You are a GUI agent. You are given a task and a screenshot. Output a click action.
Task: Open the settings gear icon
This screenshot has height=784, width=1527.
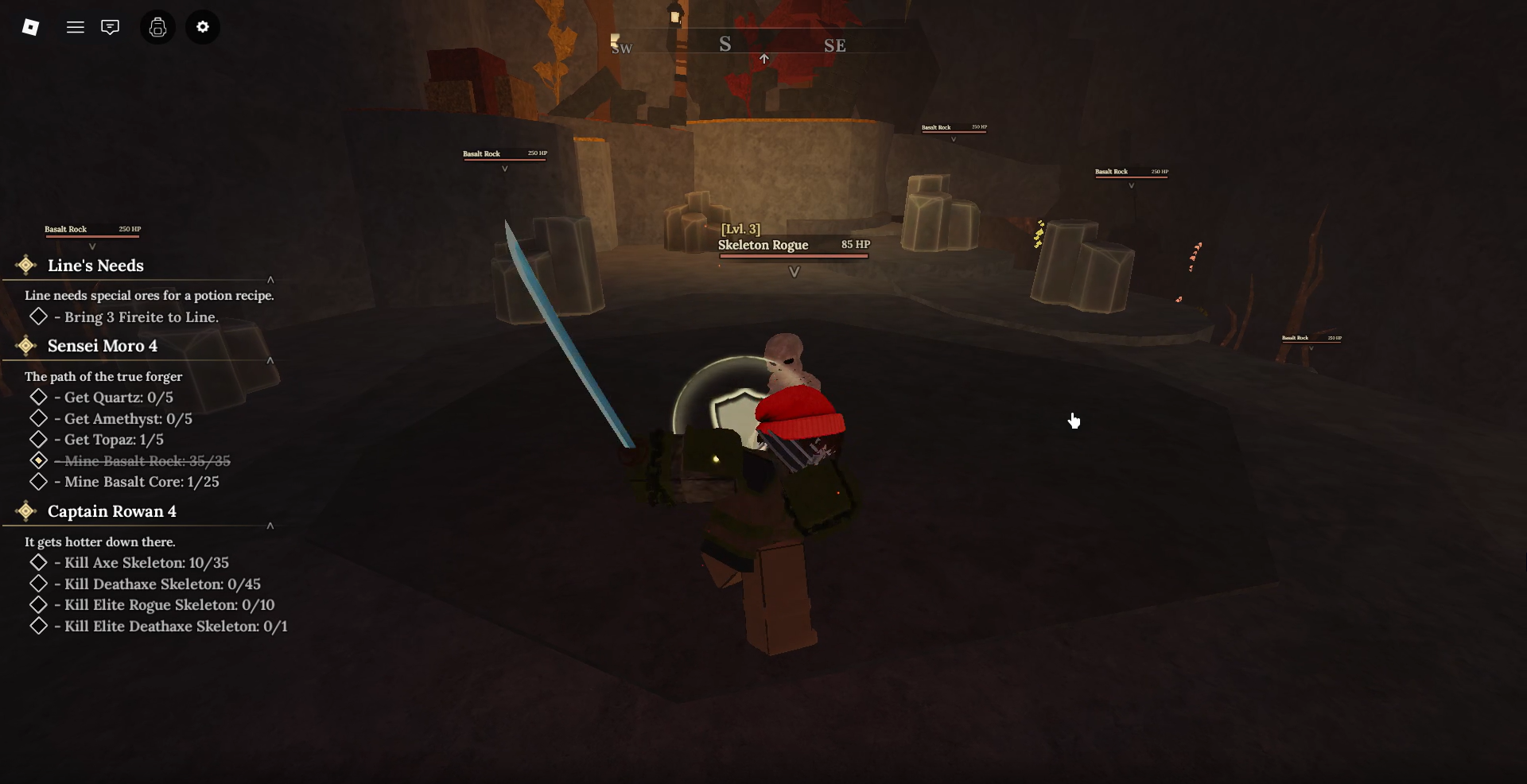pos(203,26)
